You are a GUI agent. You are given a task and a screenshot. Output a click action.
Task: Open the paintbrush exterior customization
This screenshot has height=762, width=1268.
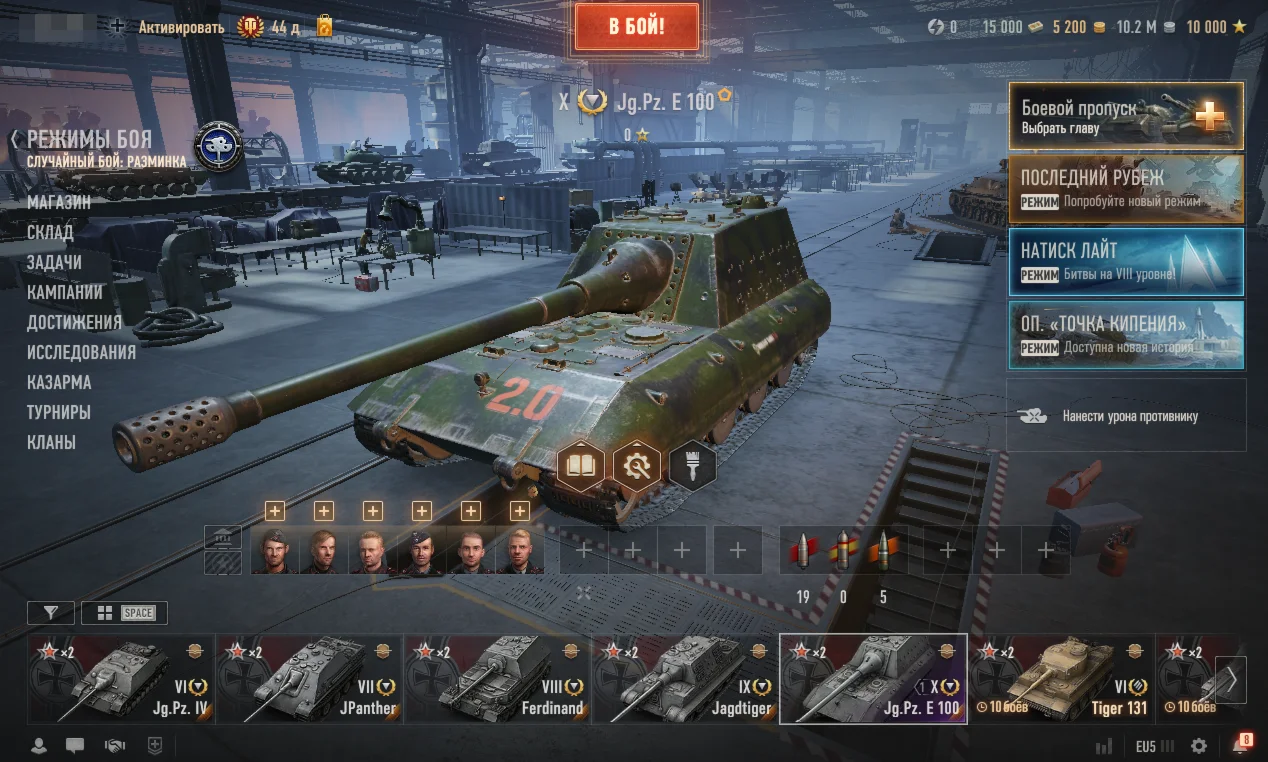tap(692, 465)
